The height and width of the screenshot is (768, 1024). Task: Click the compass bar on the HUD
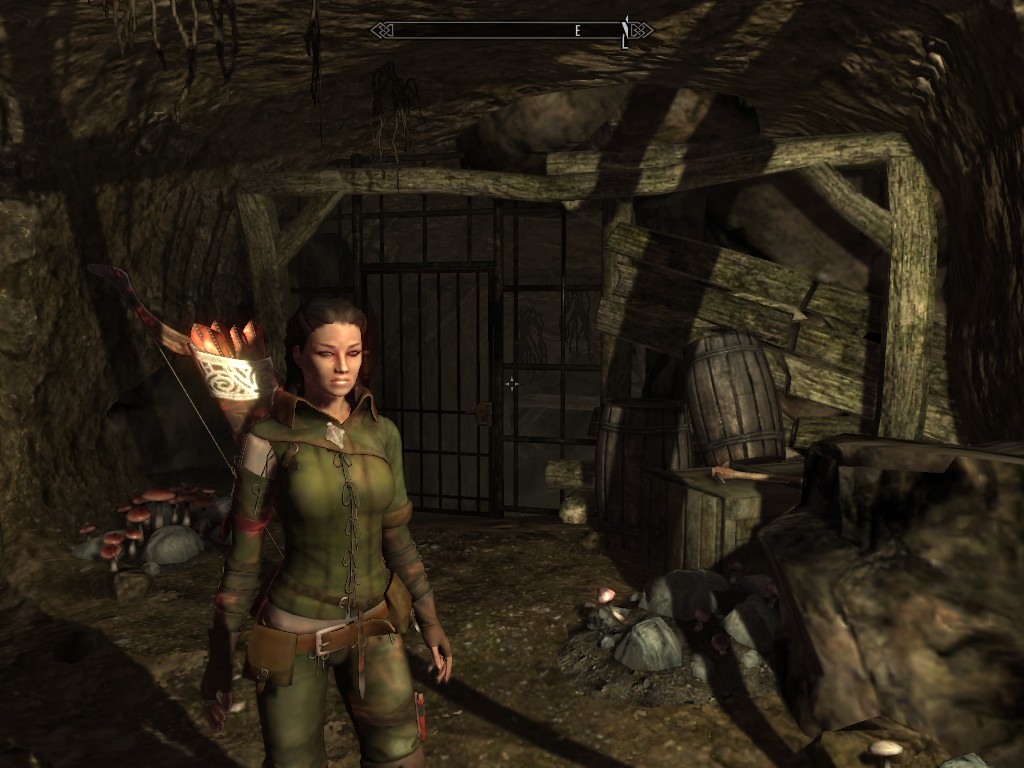[x=511, y=31]
